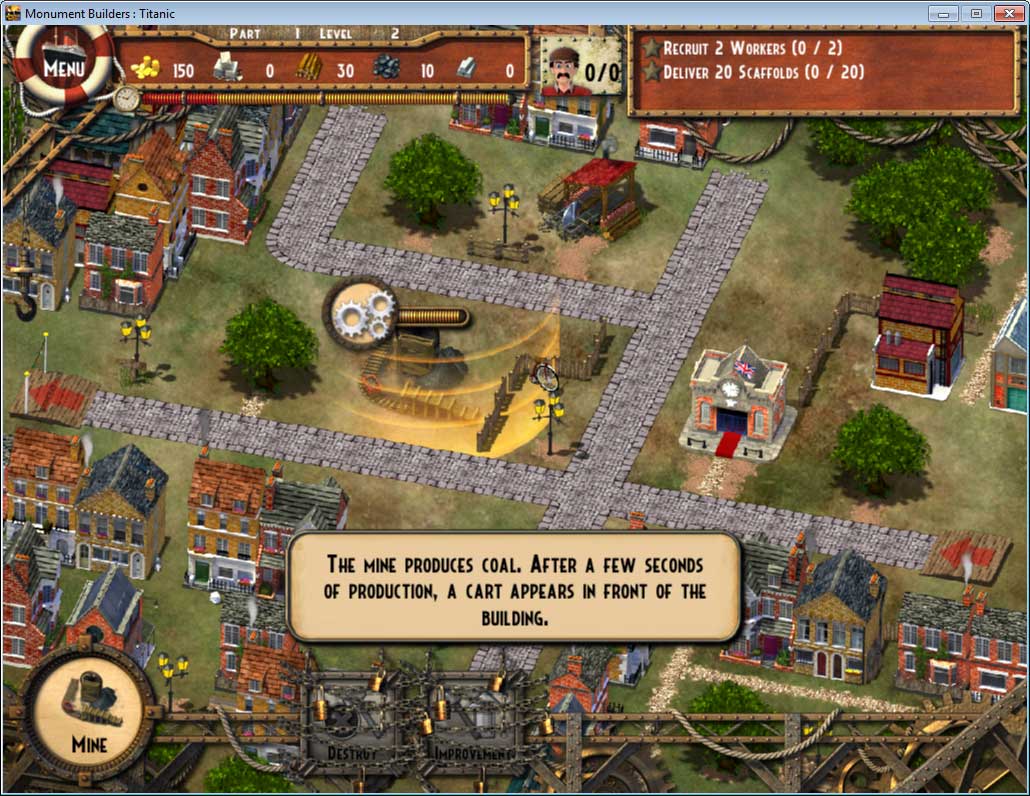The image size is (1030, 796).
Task: Minimize the Monument Builders window
Action: tap(943, 13)
